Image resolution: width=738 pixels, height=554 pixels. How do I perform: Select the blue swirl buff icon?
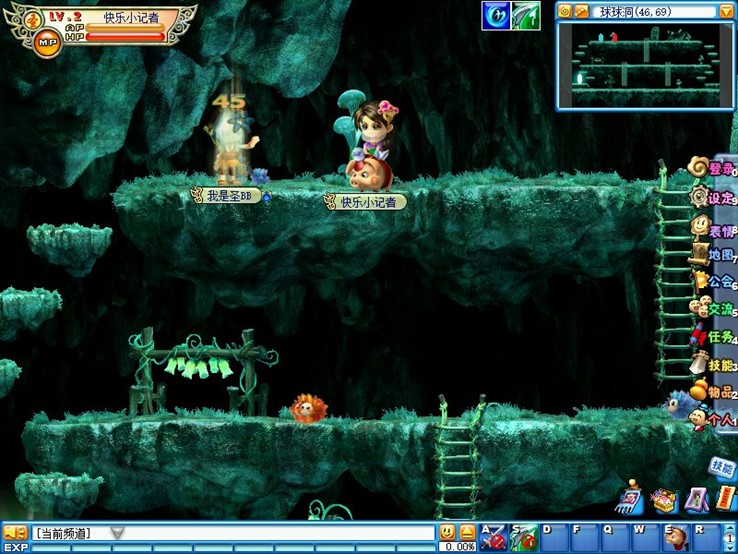[495, 16]
